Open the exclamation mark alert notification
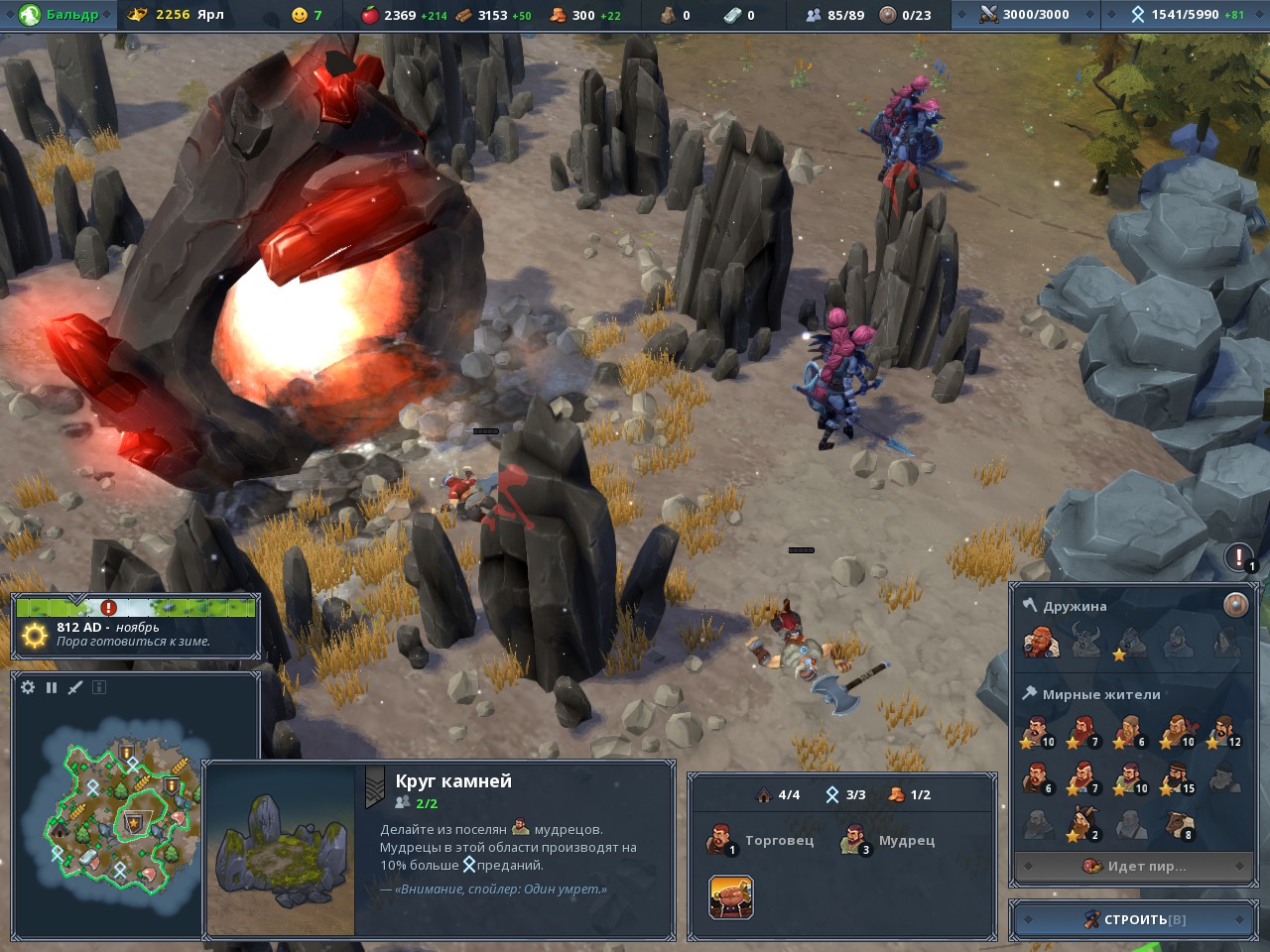1270x952 pixels. (x=1238, y=556)
